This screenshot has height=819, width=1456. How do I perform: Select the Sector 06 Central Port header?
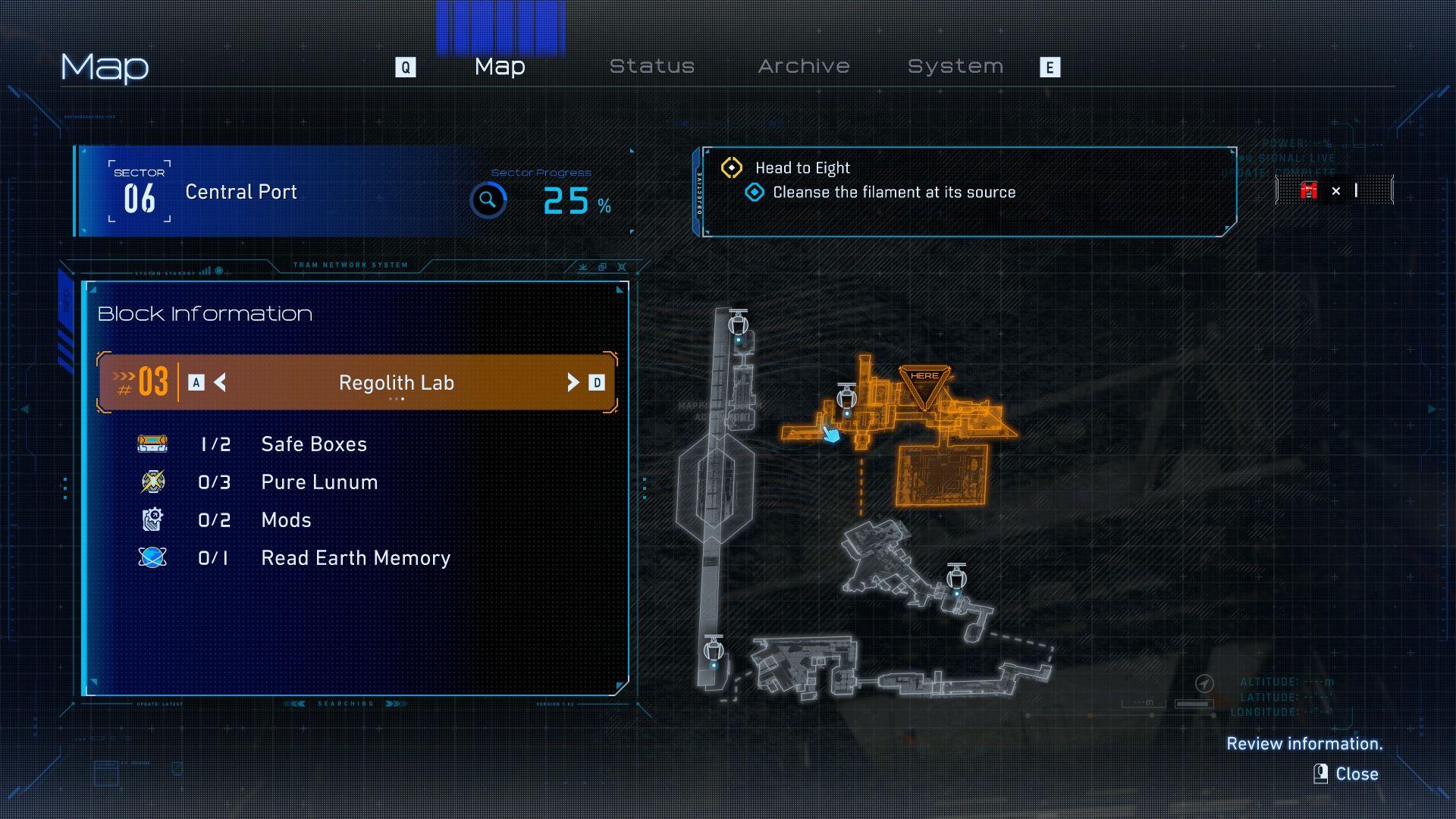click(241, 192)
